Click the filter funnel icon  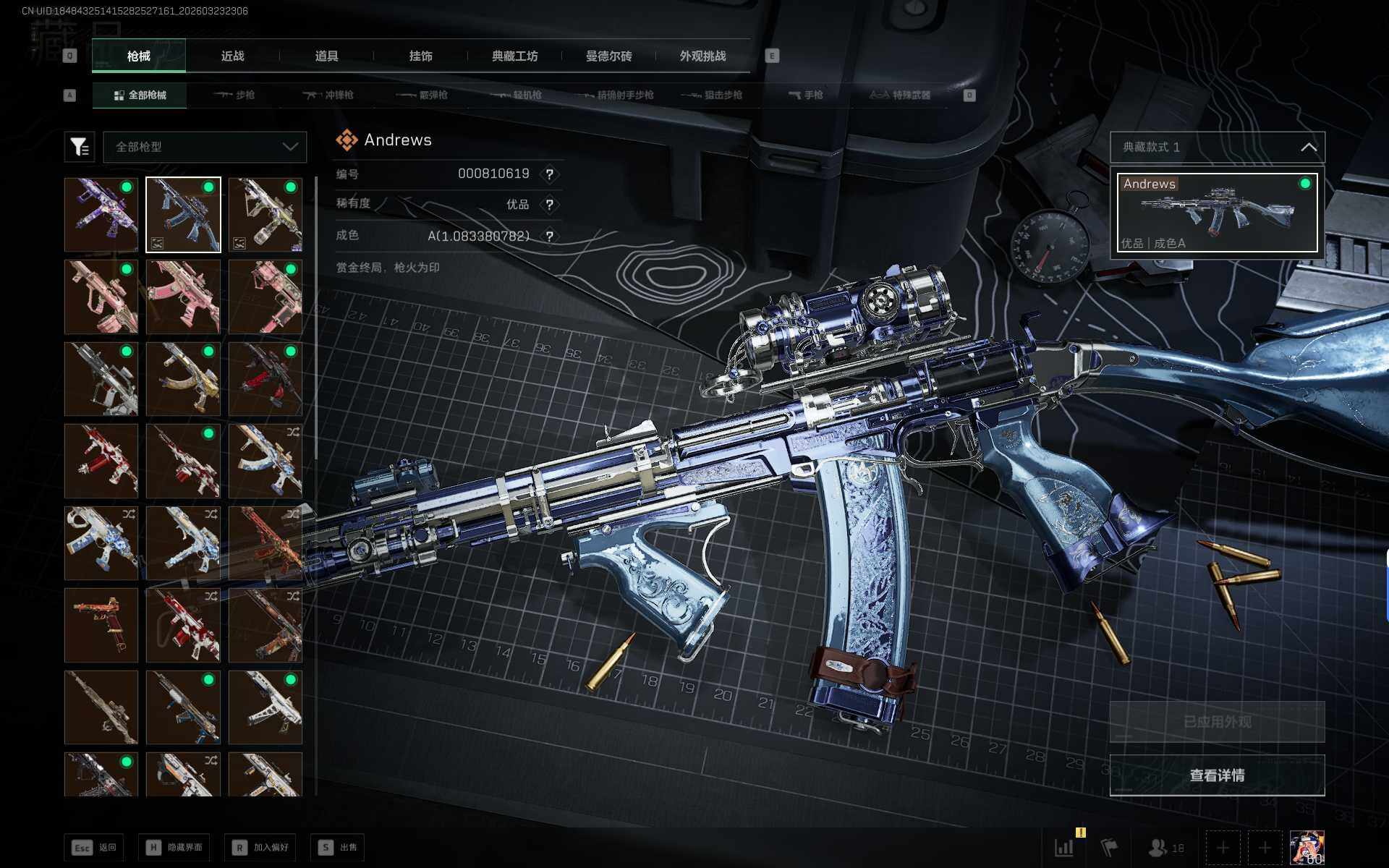(x=80, y=147)
